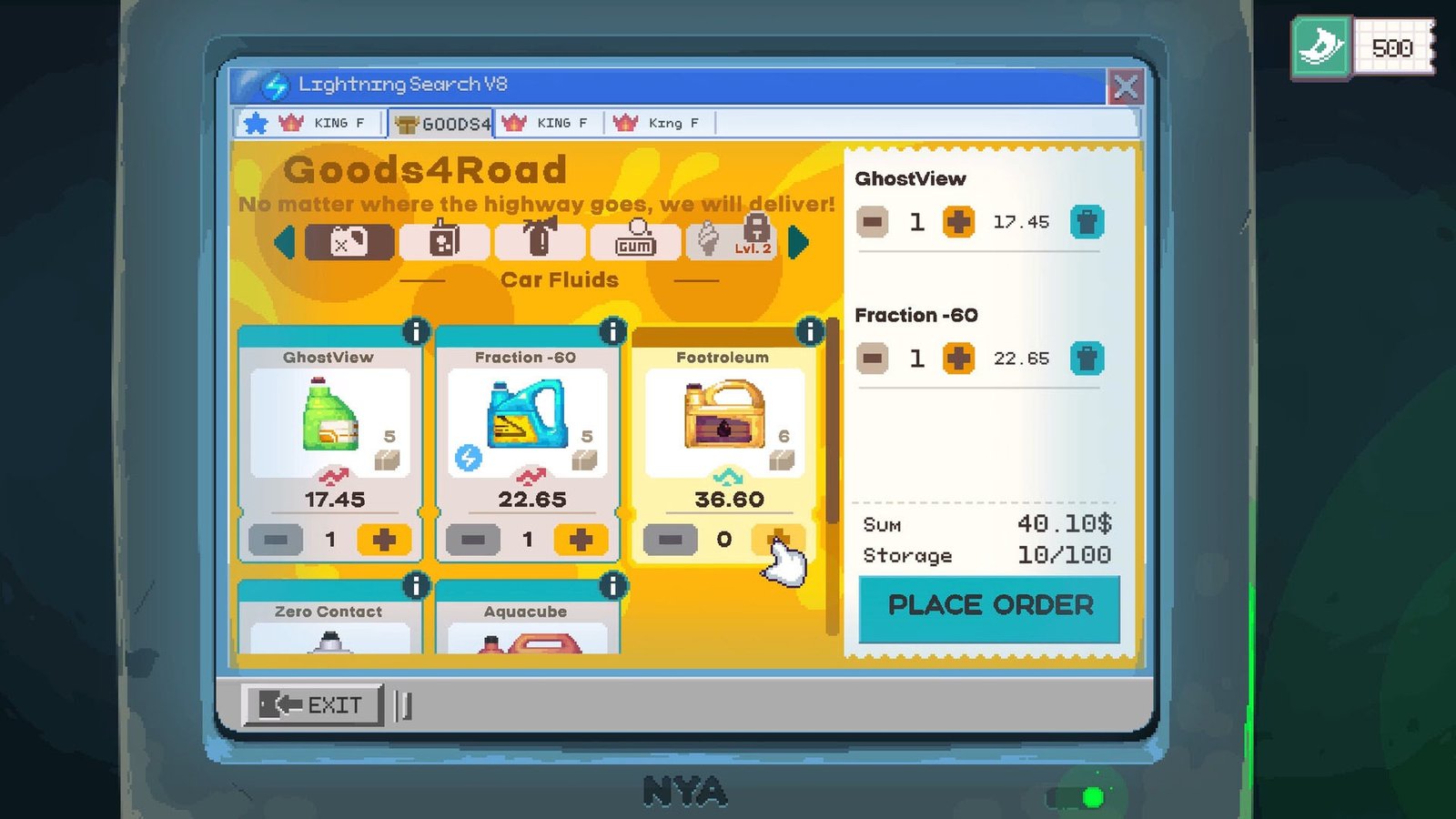
Task: Select the Car Fluids category icon
Action: point(349,241)
